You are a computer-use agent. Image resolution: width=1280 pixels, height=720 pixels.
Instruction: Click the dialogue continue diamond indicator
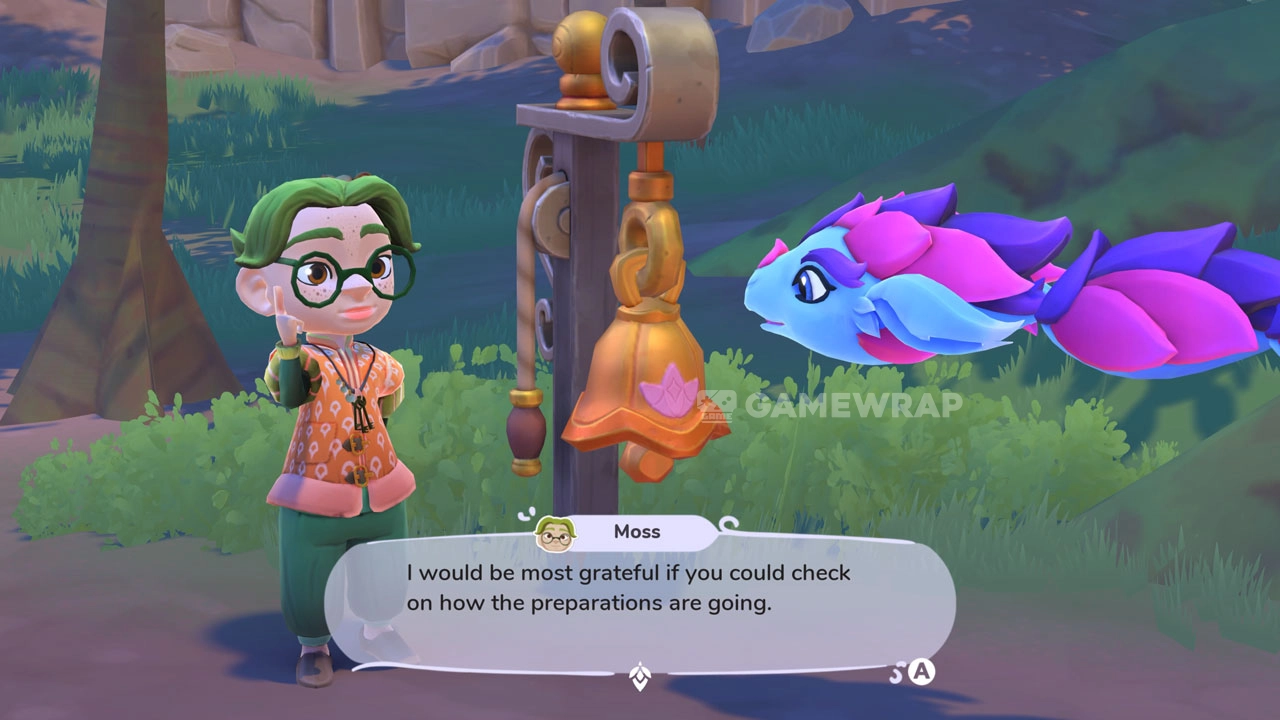tap(640, 677)
